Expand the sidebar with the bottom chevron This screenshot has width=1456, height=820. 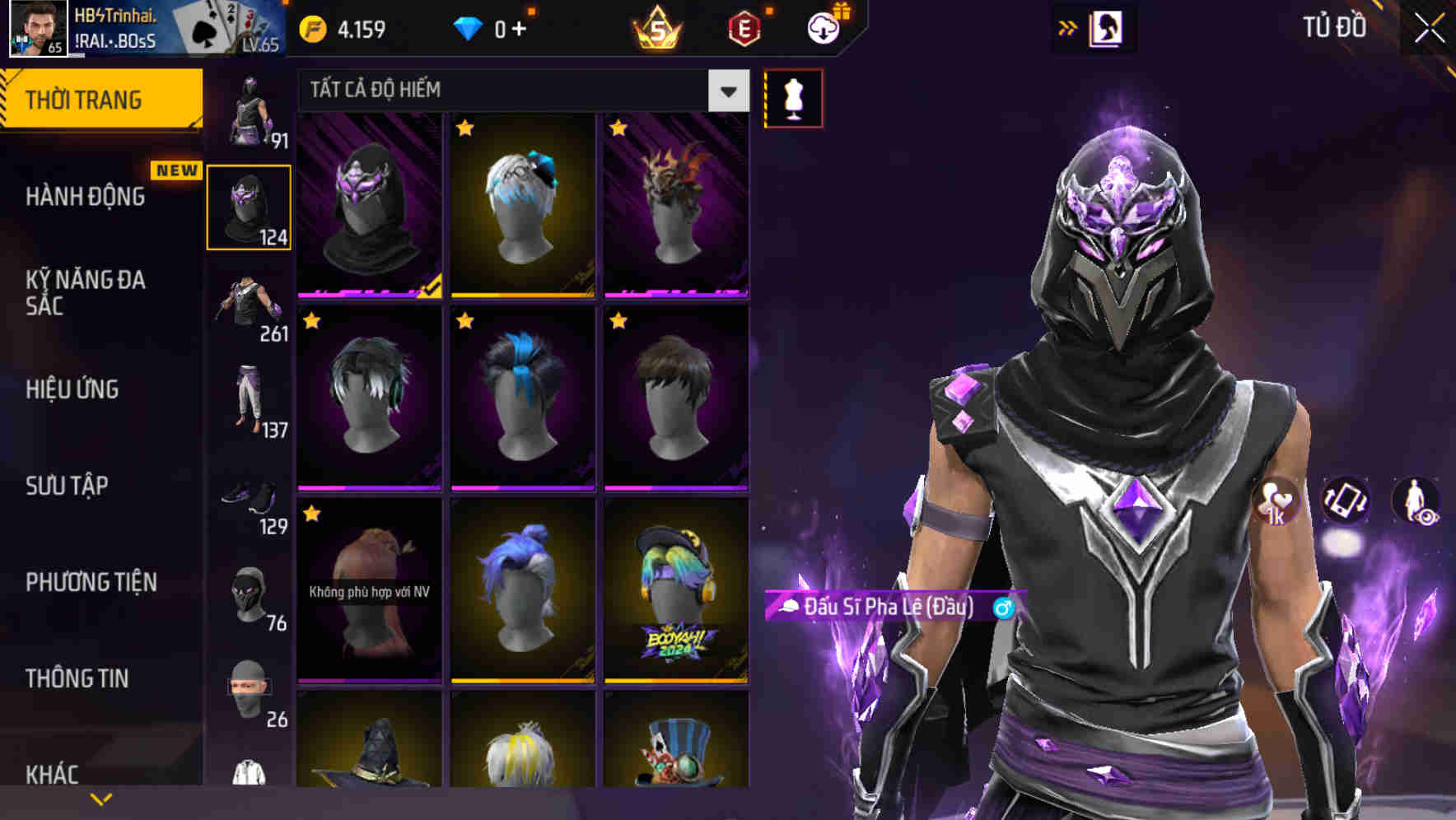click(x=100, y=798)
